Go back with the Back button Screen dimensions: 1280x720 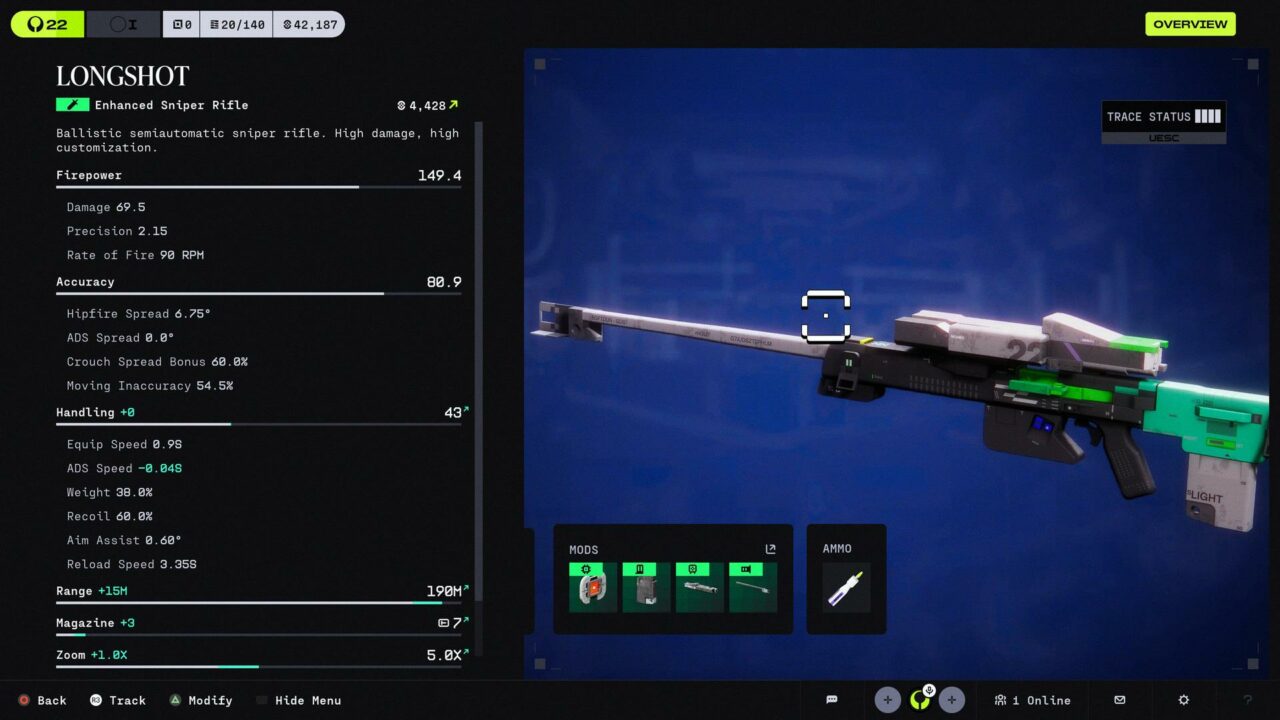42,700
